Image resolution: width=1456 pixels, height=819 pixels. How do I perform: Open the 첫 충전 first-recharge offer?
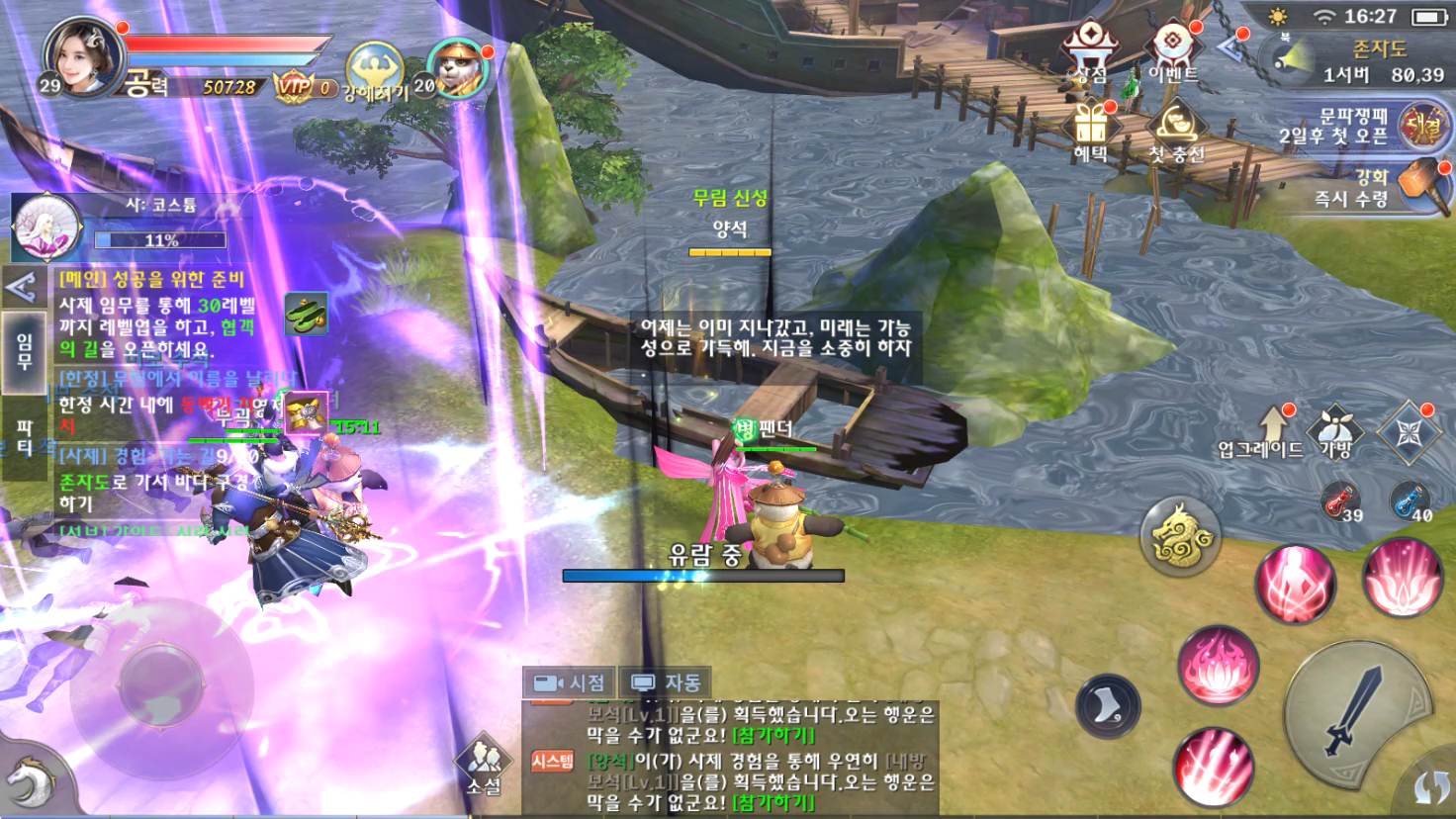point(1176,133)
